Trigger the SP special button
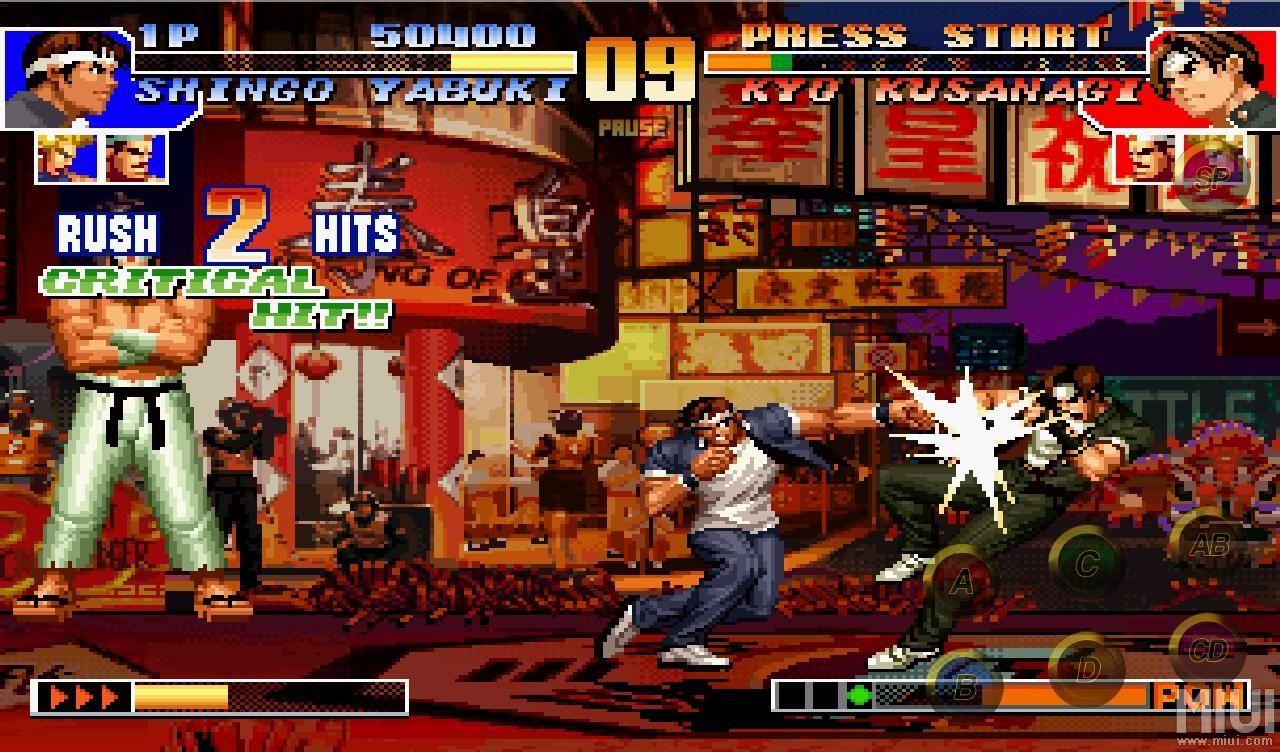1280x752 pixels. click(x=1210, y=177)
